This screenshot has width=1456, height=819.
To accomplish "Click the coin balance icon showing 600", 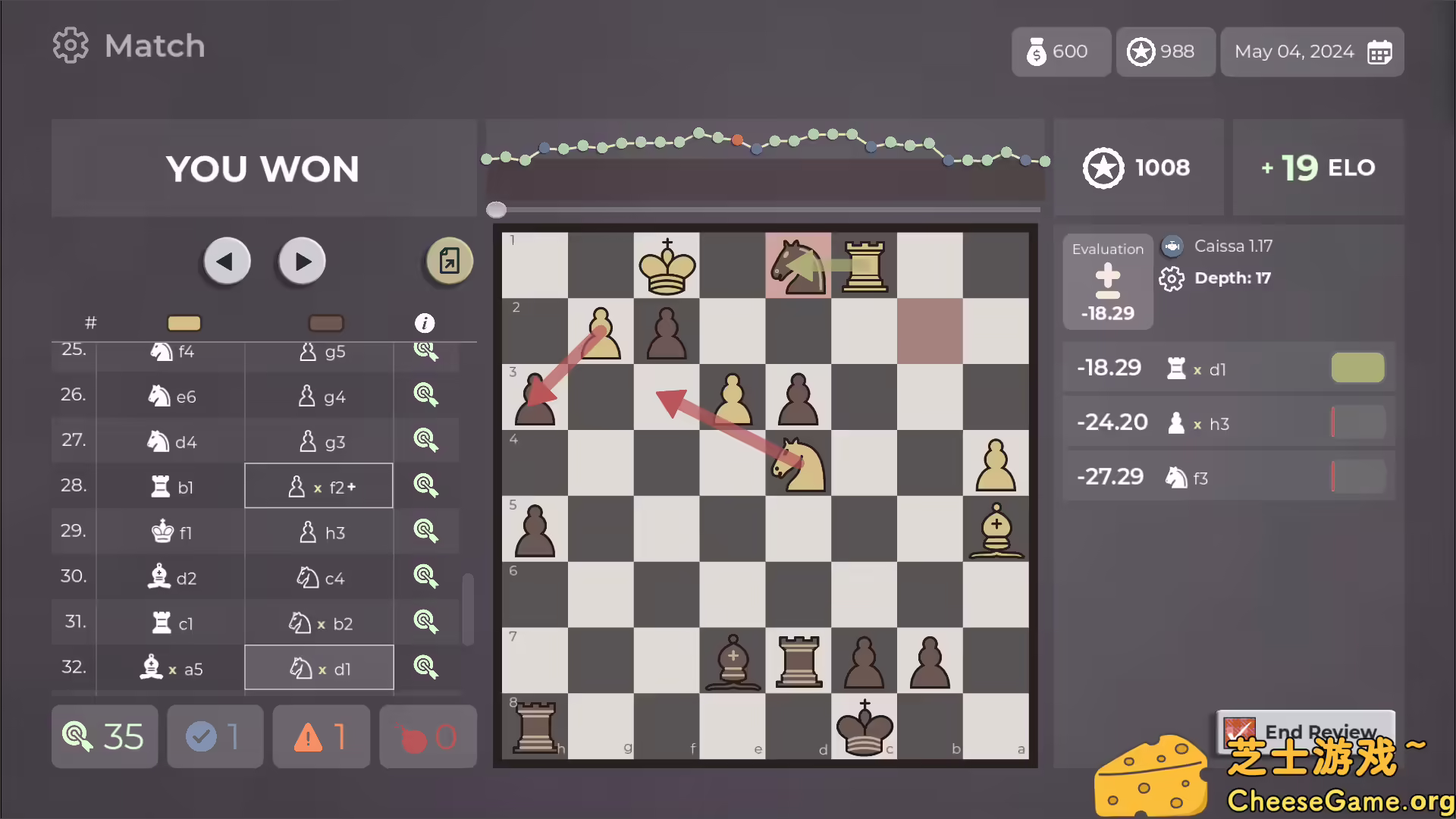I will pos(1036,52).
